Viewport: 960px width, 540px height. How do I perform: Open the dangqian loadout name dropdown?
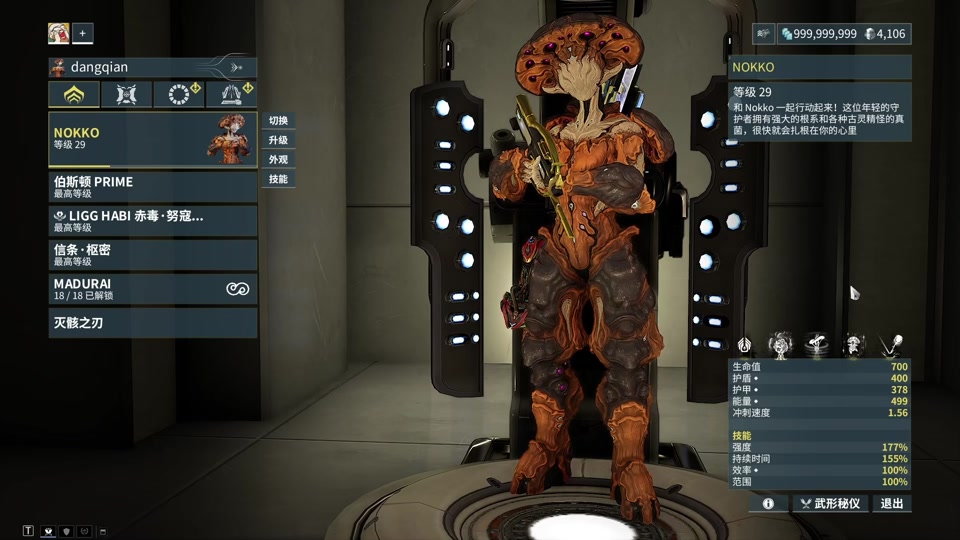coord(152,67)
